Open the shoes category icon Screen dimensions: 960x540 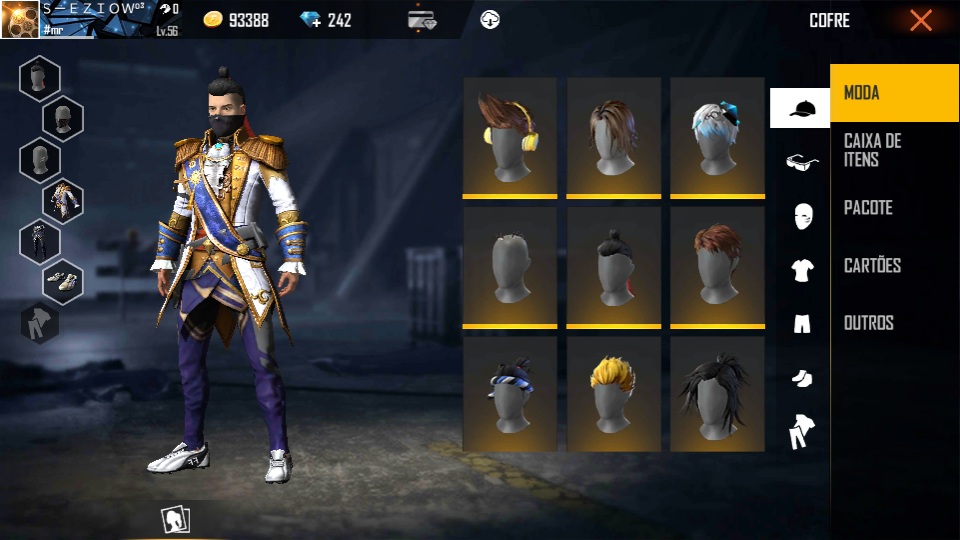(801, 378)
